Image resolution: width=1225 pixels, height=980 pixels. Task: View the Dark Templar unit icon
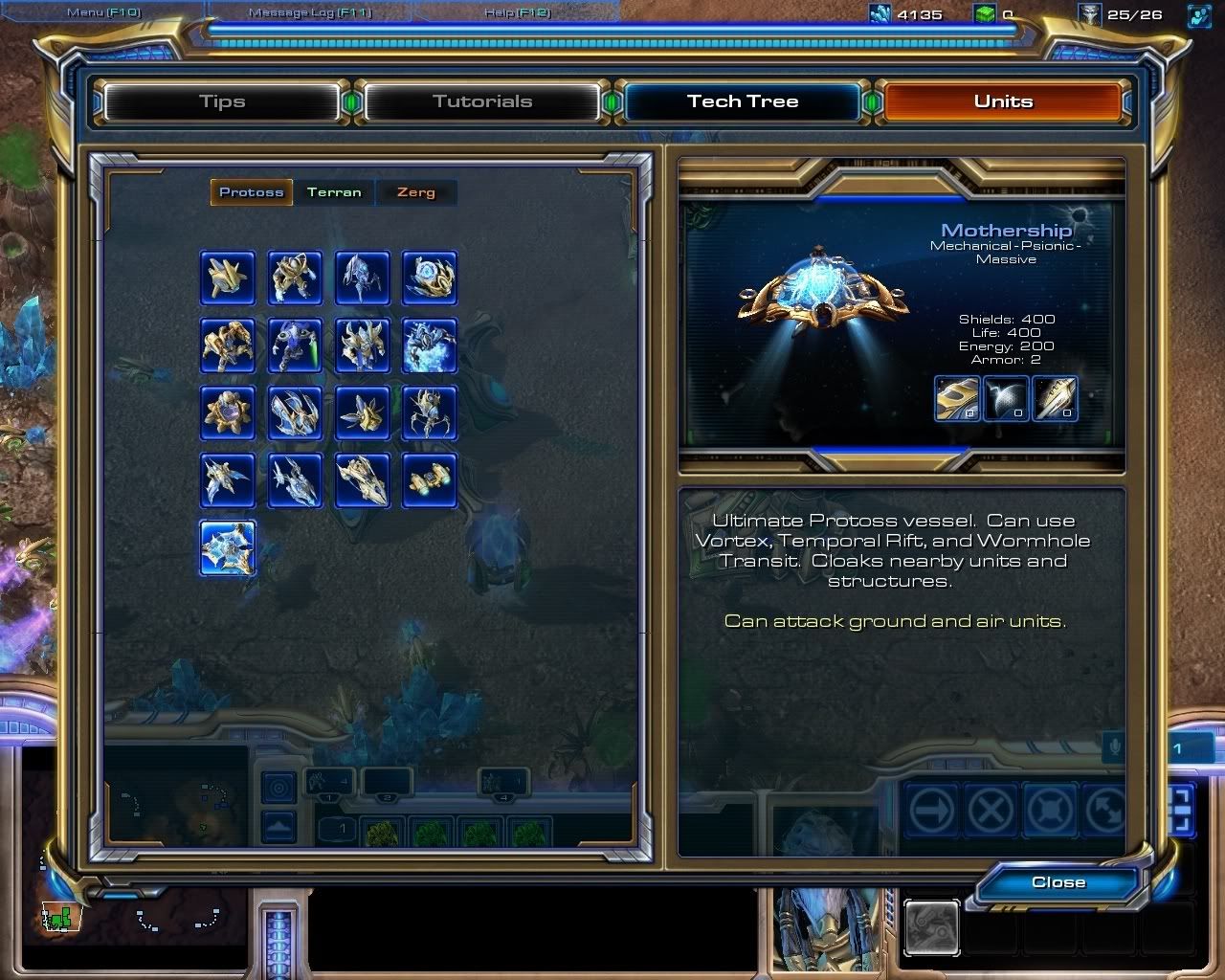[295, 345]
